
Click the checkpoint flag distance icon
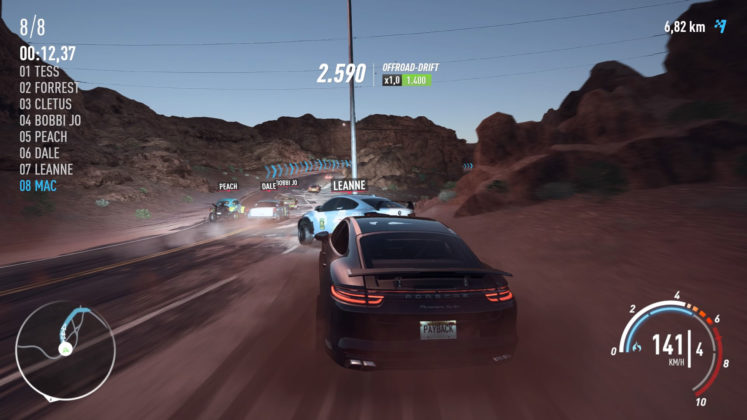(720, 26)
